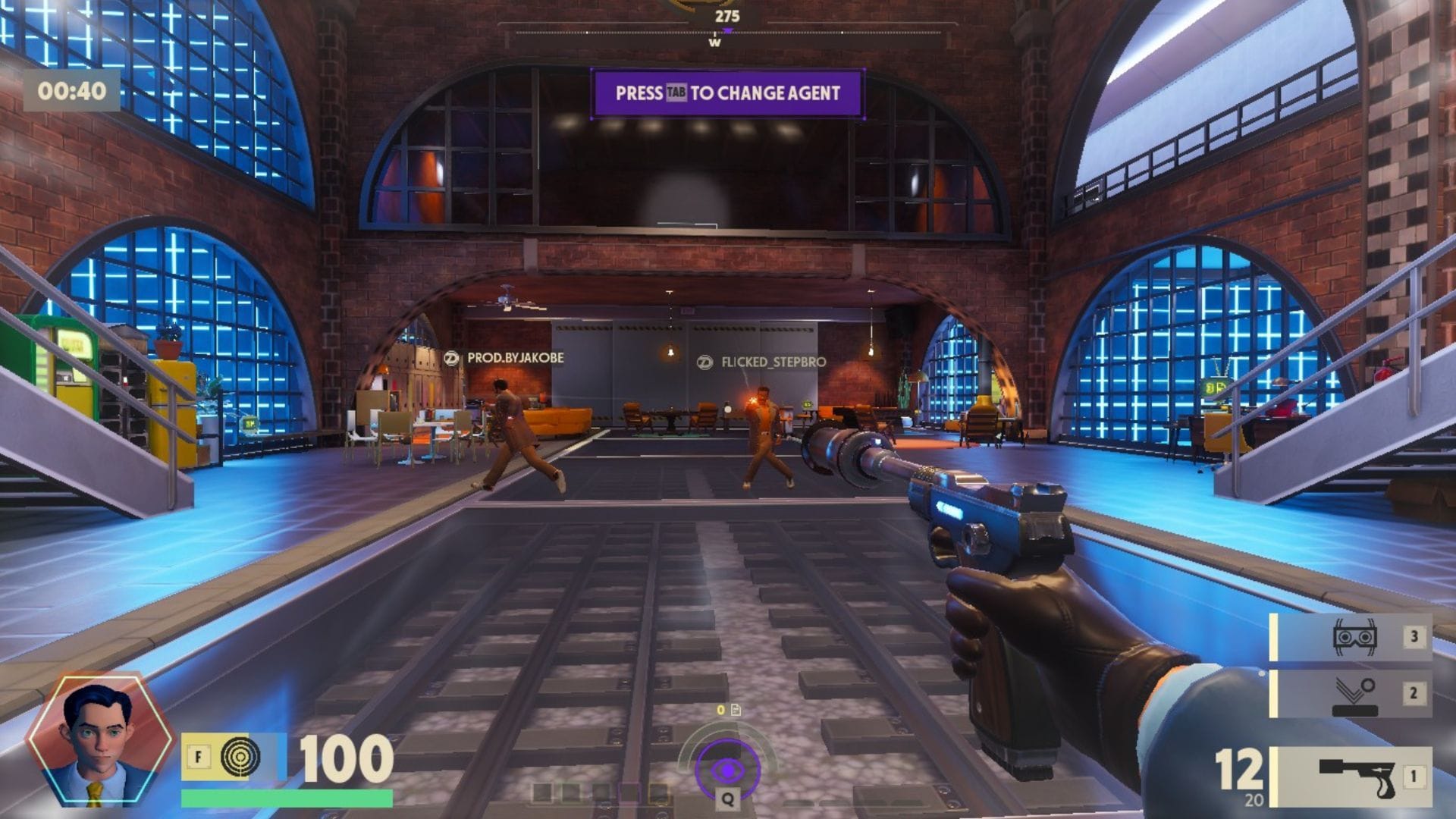Image resolution: width=1456 pixels, height=819 pixels.
Task: Click the agent portrait hexagon
Action: [x=99, y=741]
